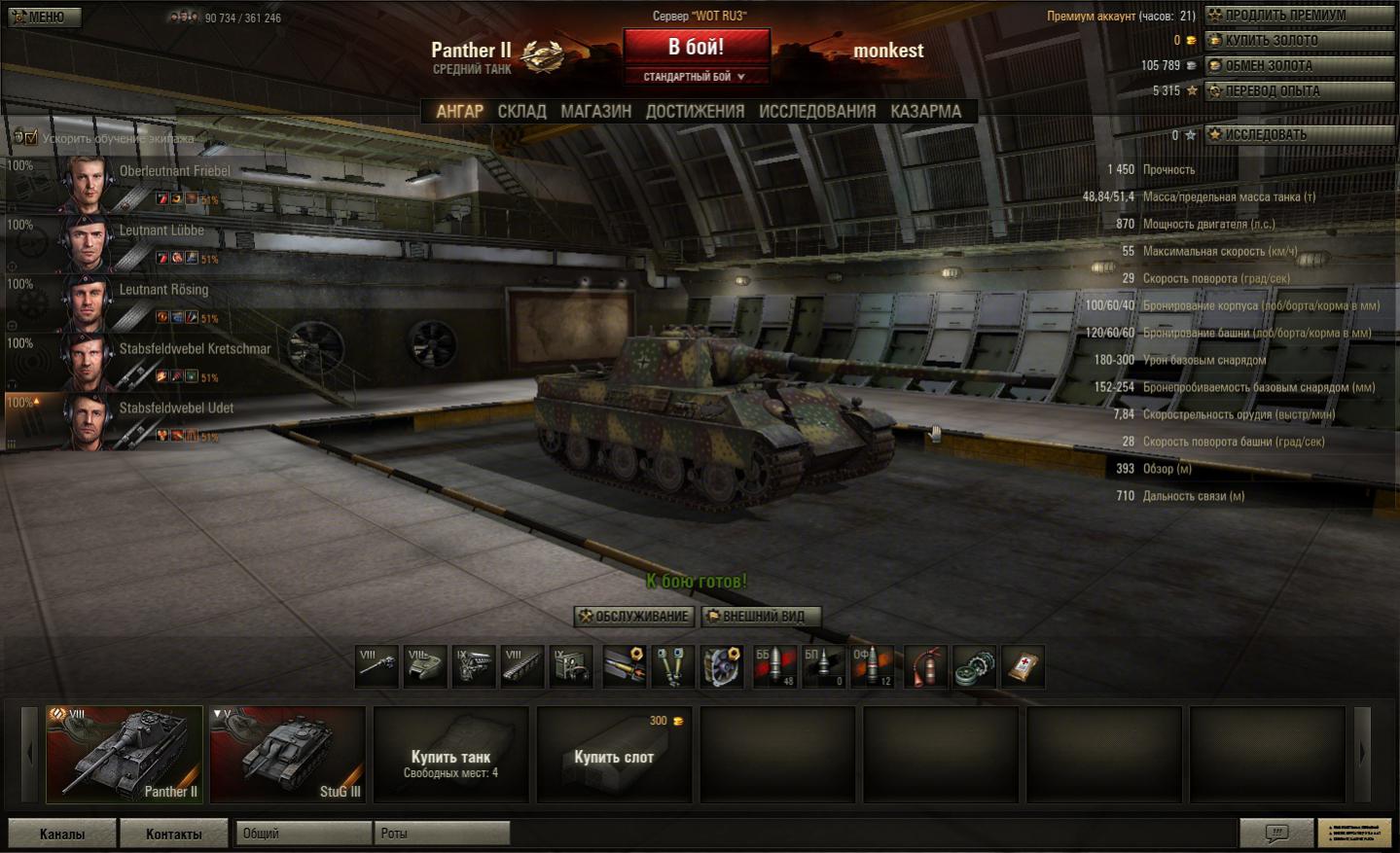1400x853 pixels.
Task: Select ПЕРЕВОД ОПЫТА button
Action: pyautogui.click(x=1298, y=90)
